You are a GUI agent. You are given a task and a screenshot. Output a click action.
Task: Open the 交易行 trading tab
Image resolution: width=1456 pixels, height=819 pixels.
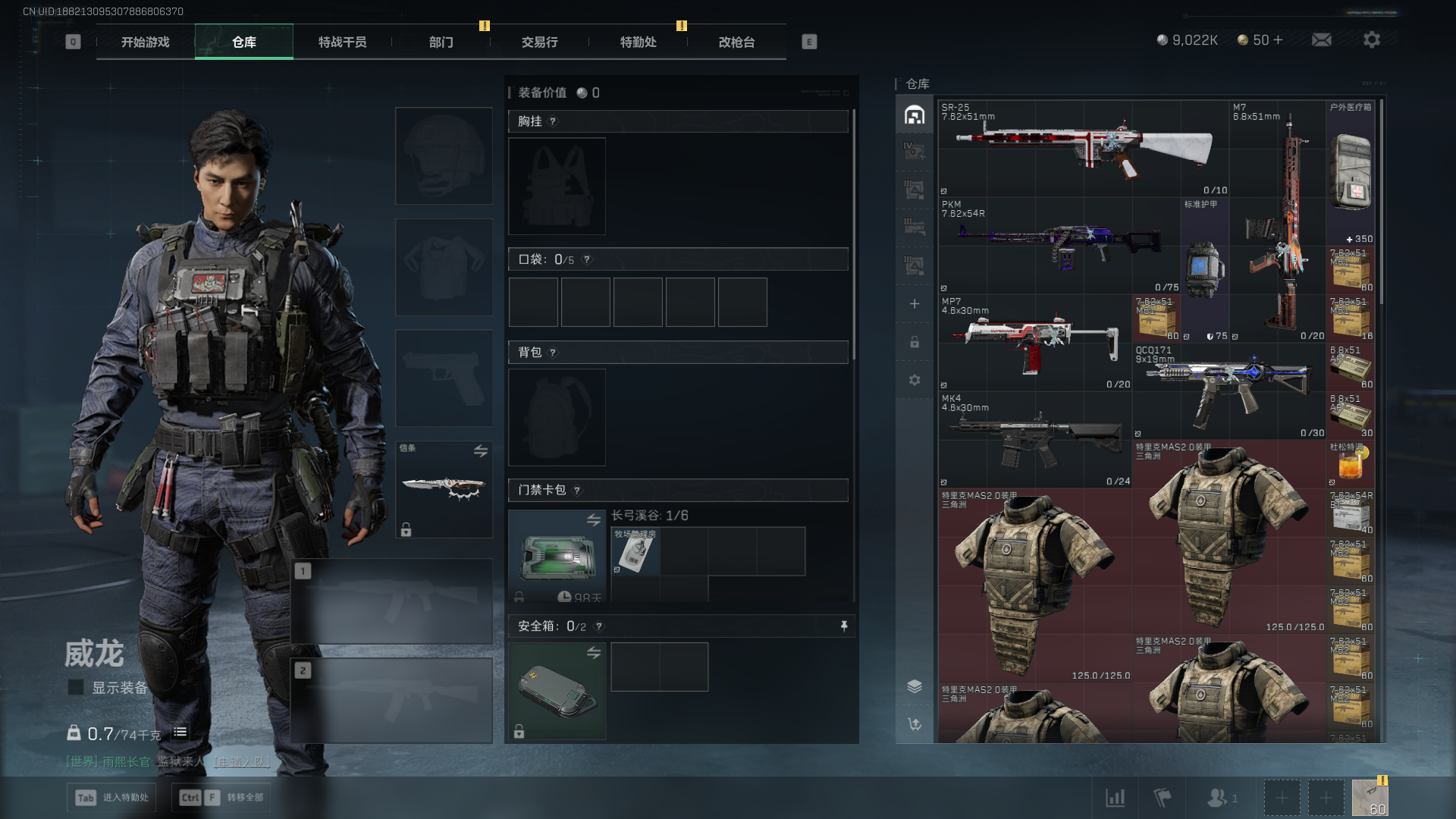point(539,42)
